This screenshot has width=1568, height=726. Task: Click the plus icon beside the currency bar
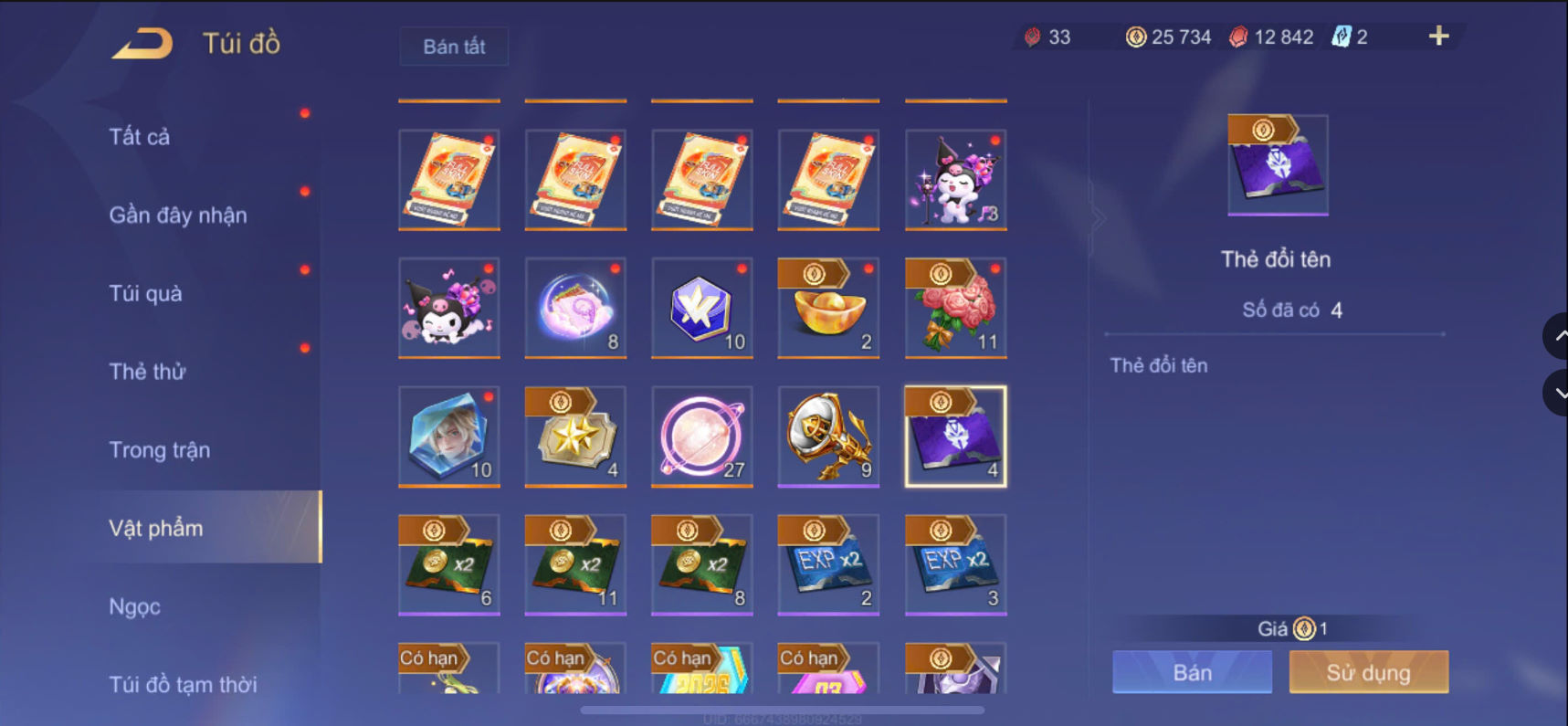pos(1438,37)
